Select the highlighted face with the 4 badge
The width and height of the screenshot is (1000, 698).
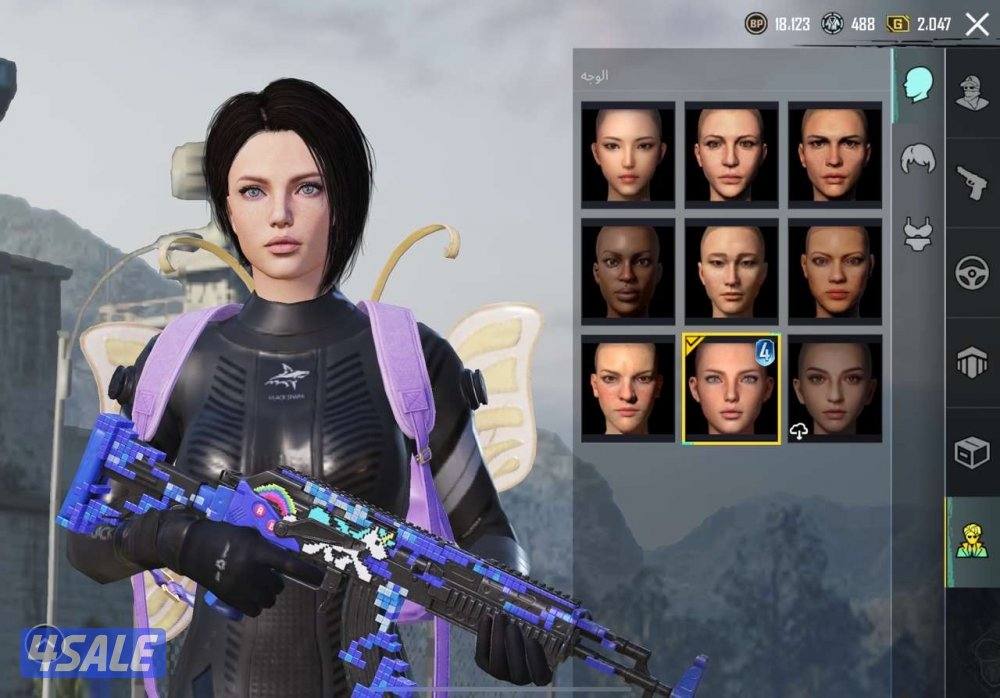731,387
